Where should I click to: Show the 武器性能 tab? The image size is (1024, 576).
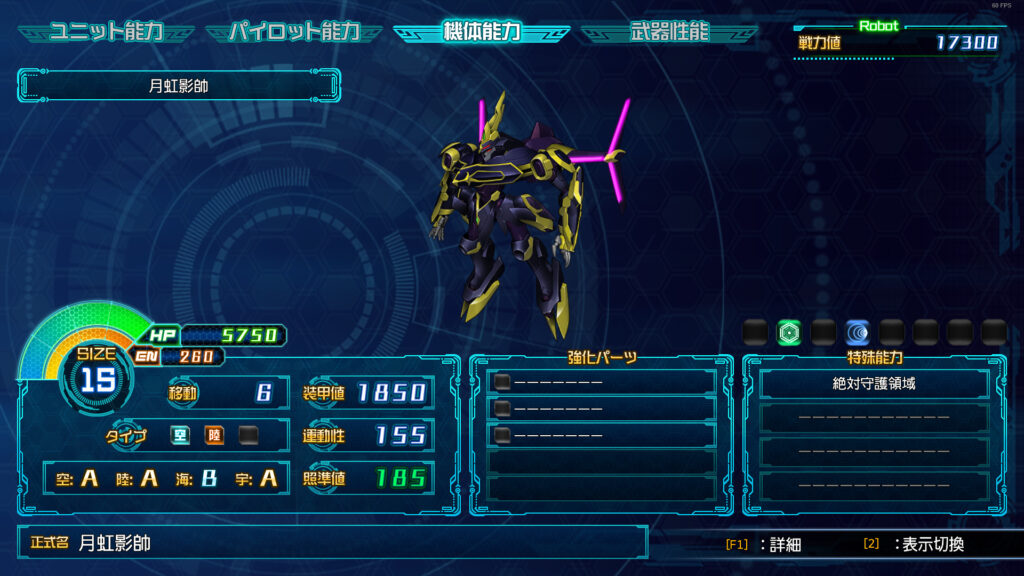click(669, 32)
